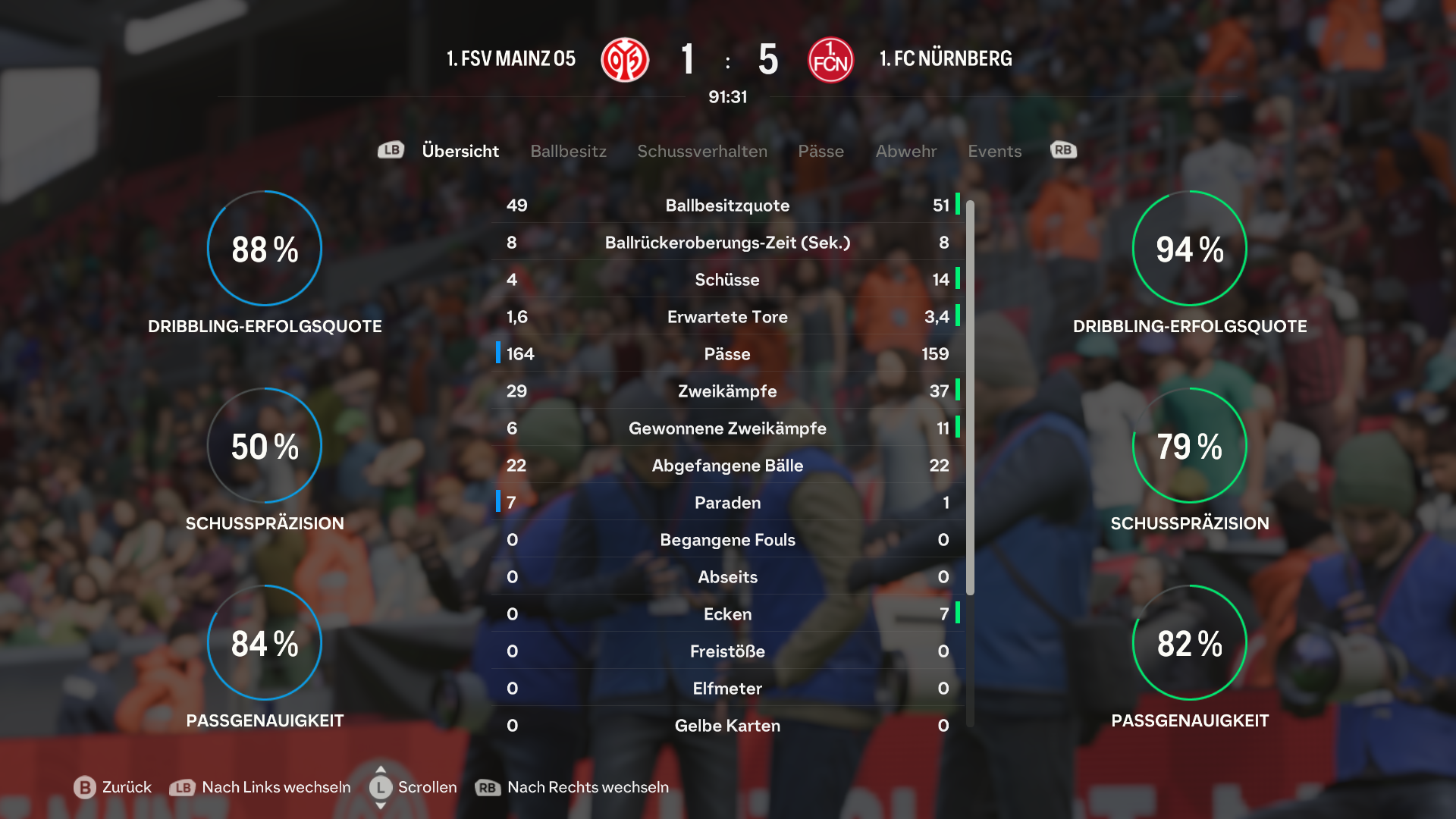Go back with the Zurück button
Image resolution: width=1456 pixels, height=819 pixels.
(114, 787)
